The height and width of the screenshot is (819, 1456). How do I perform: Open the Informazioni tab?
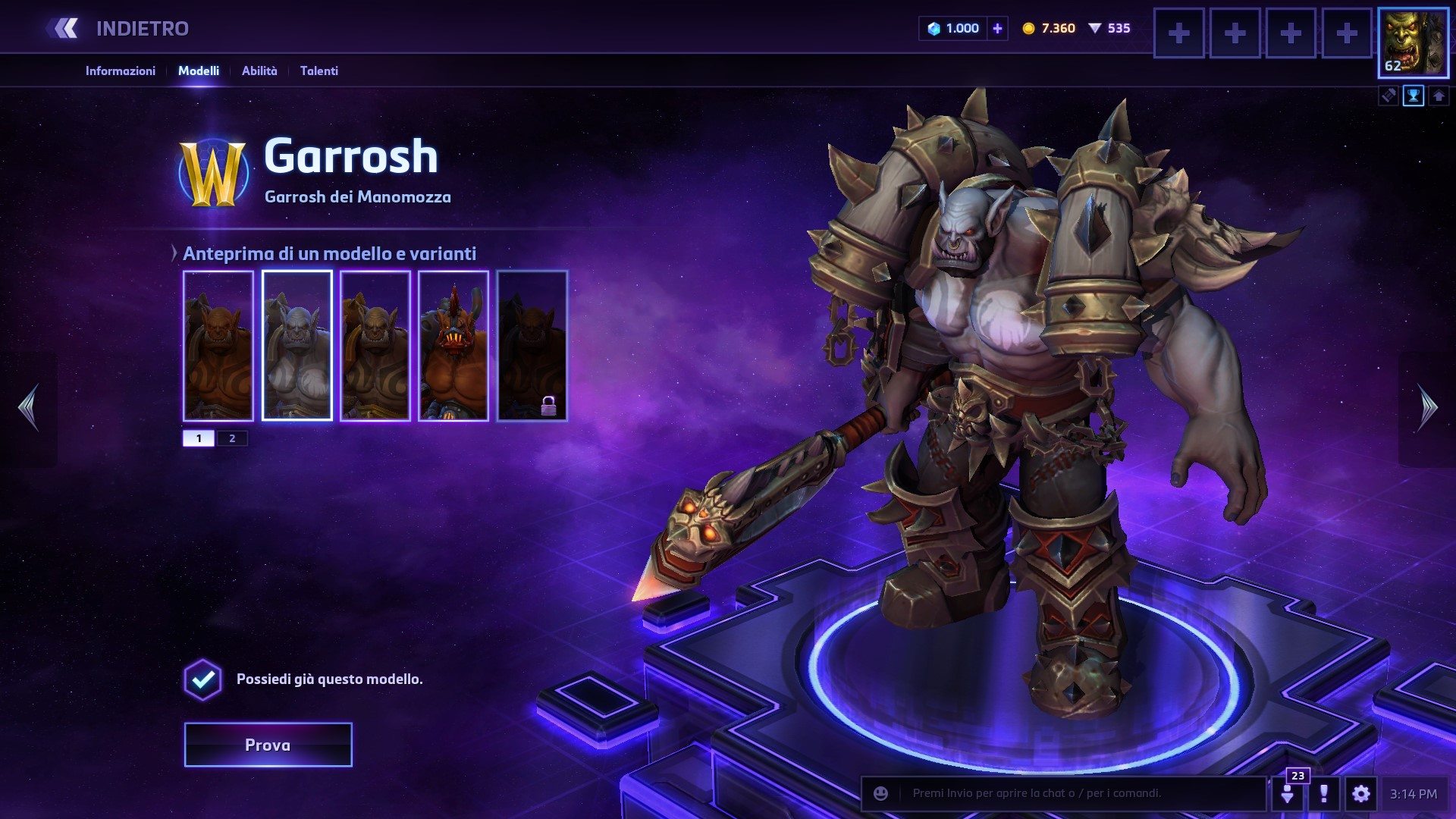coord(120,71)
